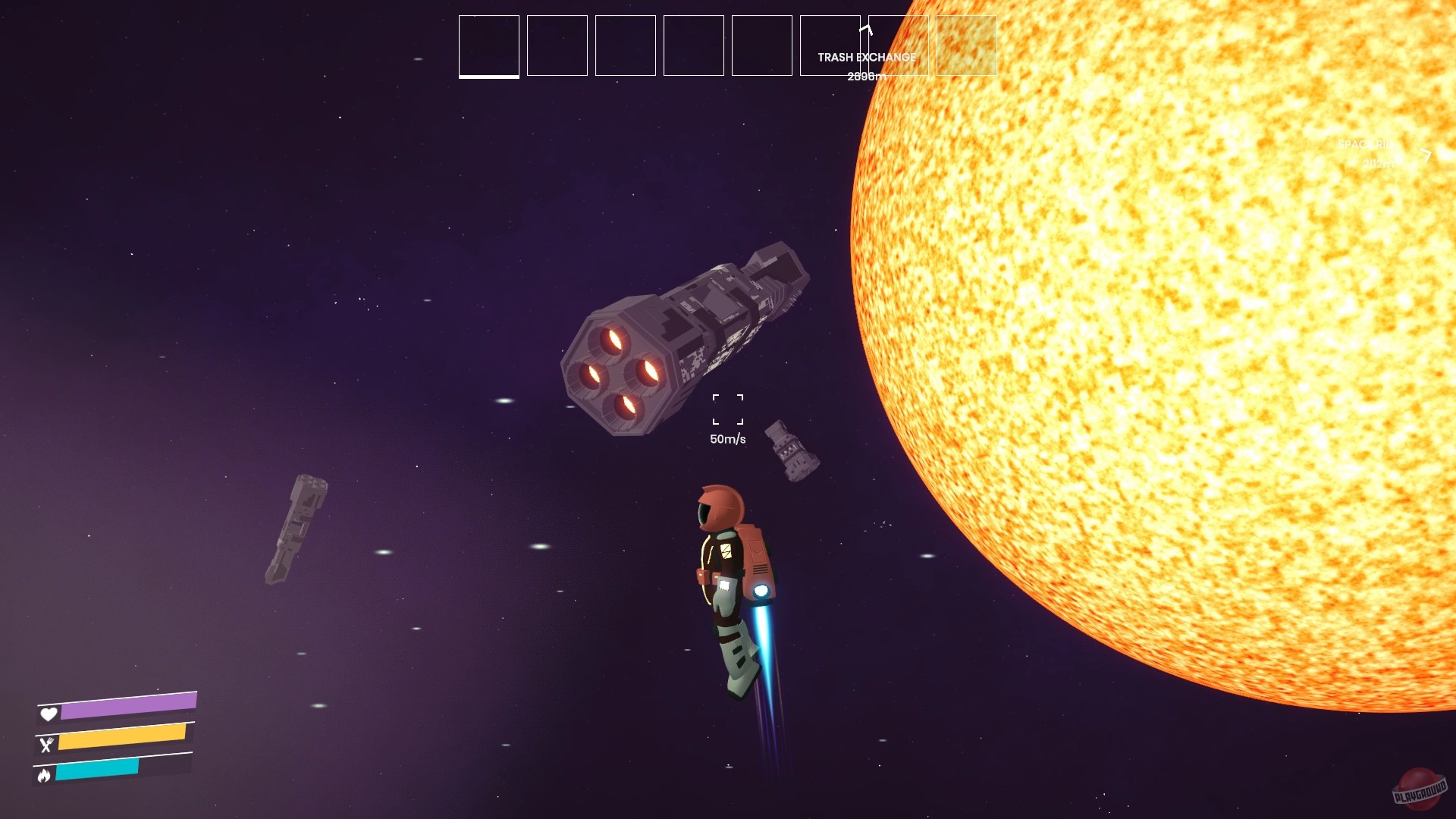Click the heart icon on the health bar
1456x819 pixels.
point(49,714)
